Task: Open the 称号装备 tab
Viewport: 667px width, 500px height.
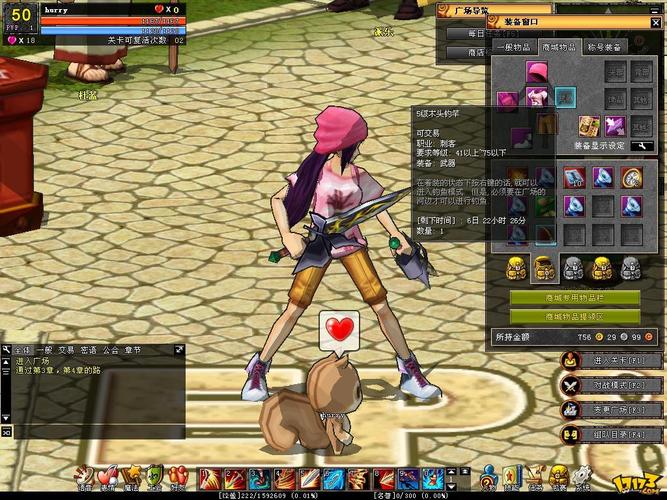Action: 604,46
